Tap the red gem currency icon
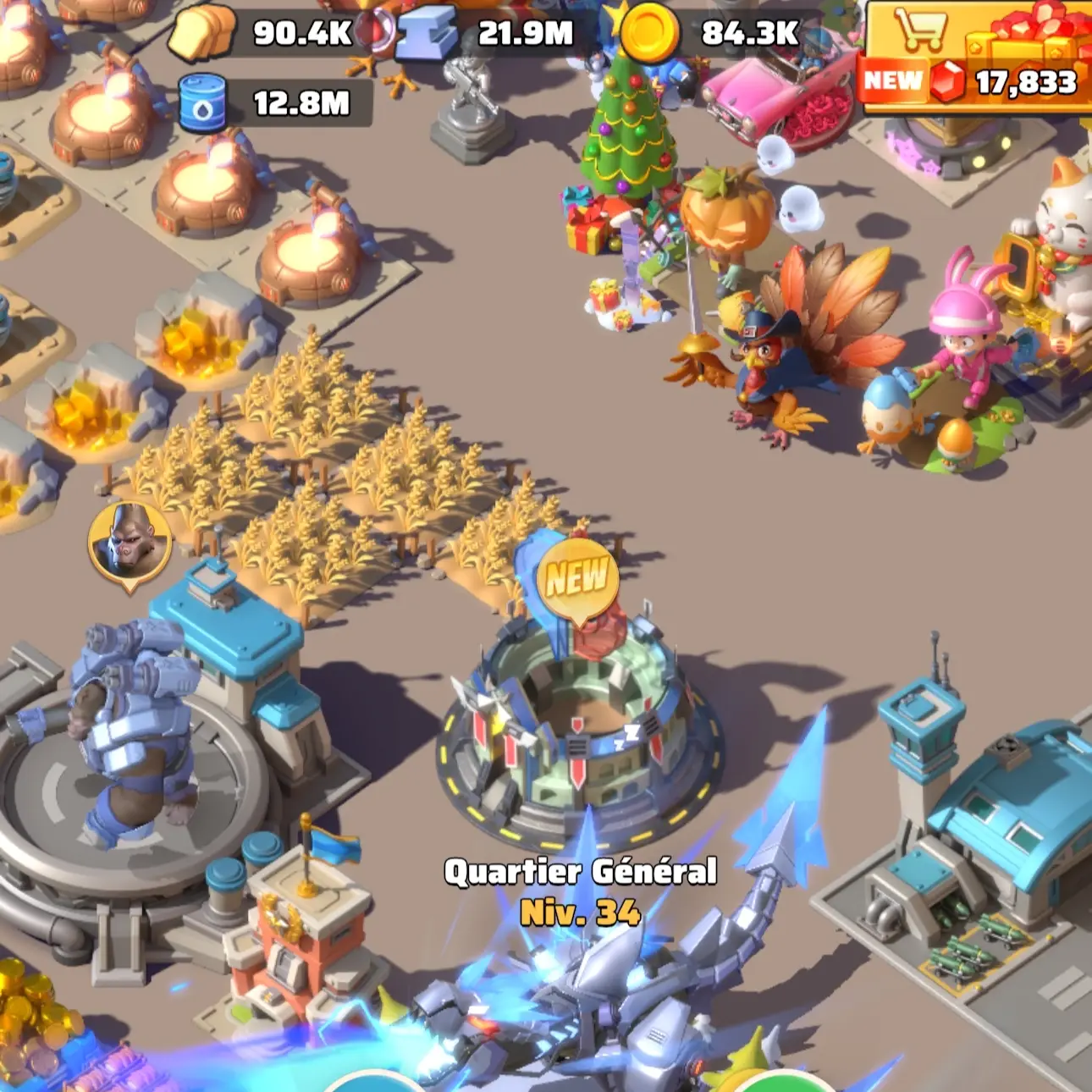1092x1092 pixels. [946, 82]
